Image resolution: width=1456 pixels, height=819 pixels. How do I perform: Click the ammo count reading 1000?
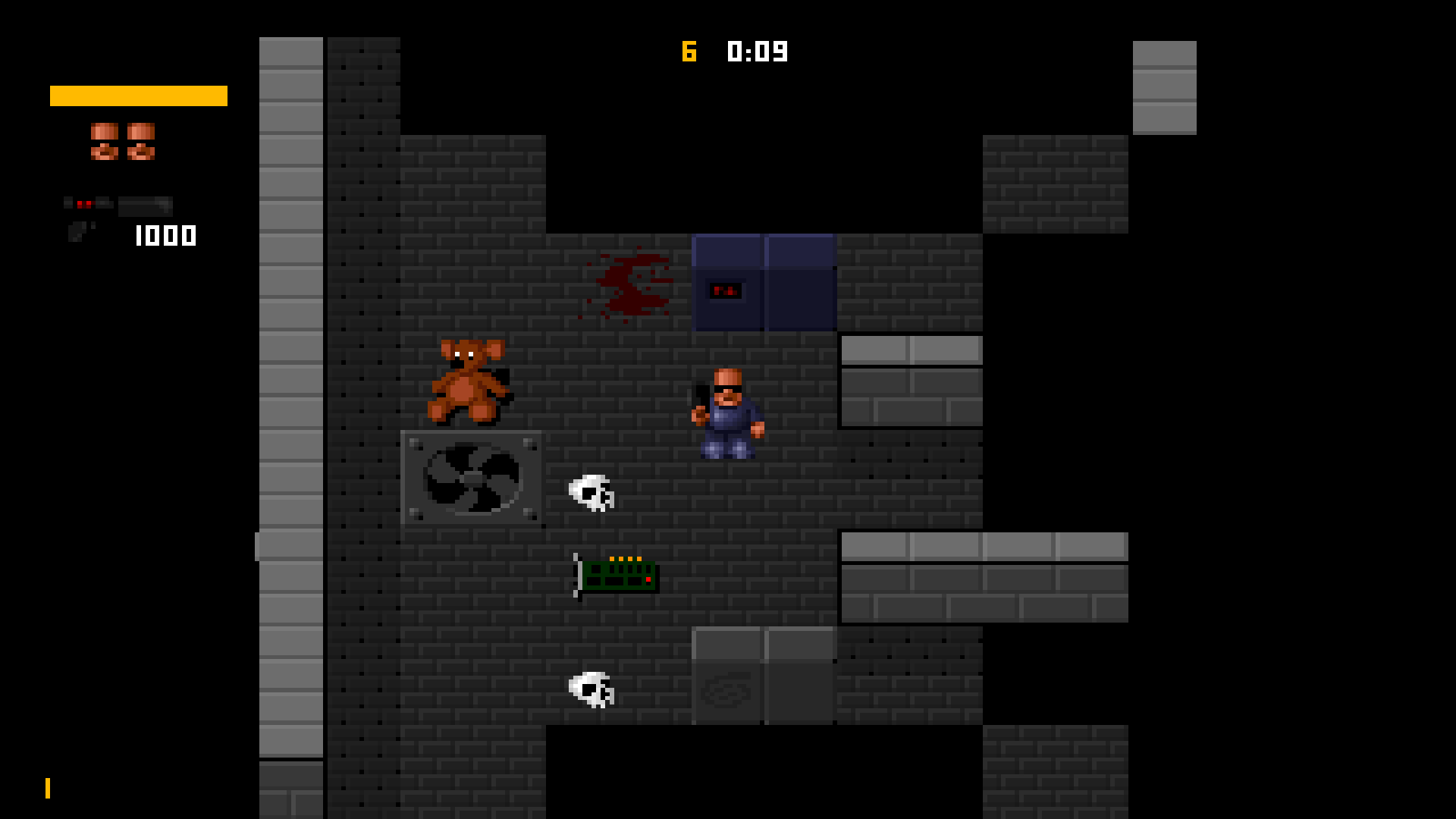(x=164, y=236)
